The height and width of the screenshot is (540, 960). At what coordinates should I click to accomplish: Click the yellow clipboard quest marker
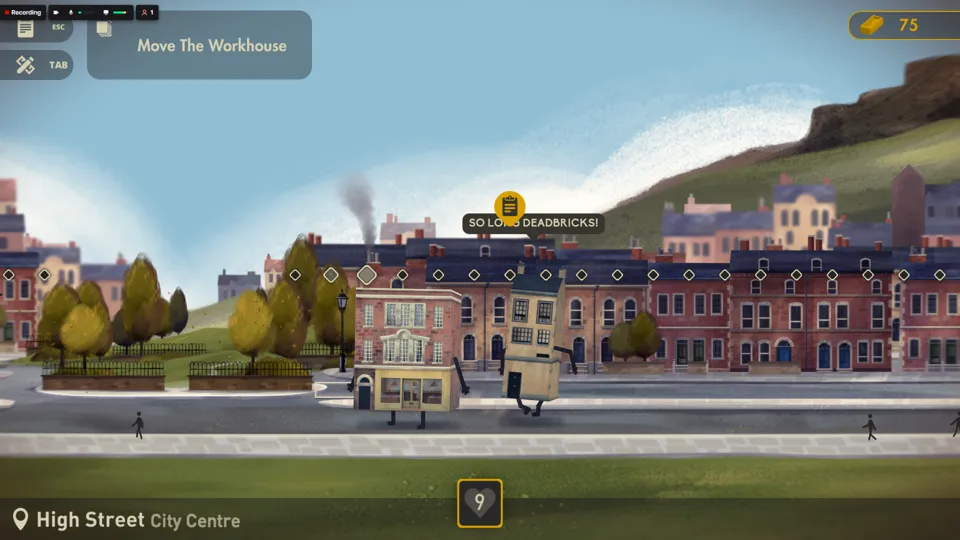tap(510, 206)
